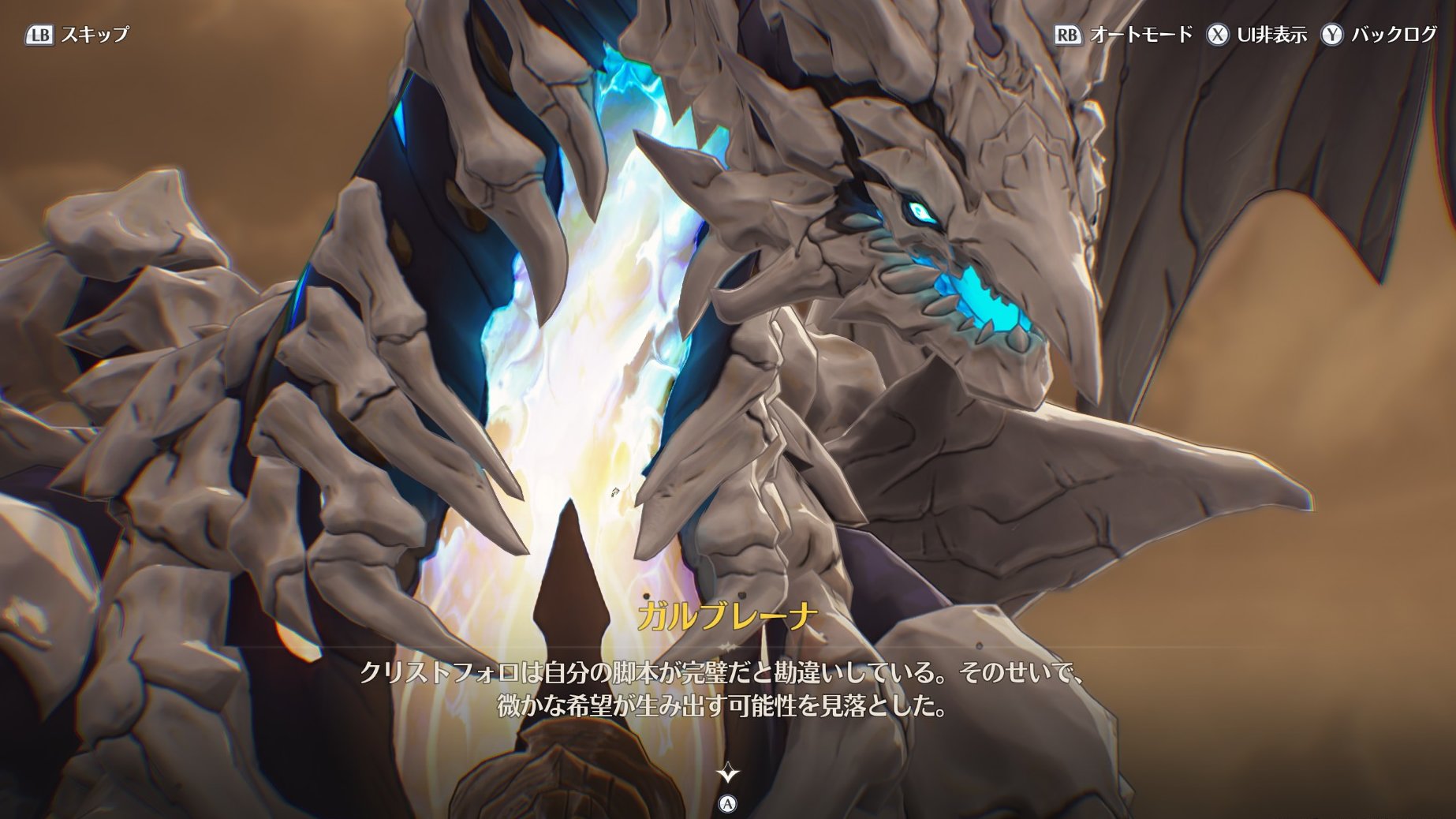Open the バックログ dialogue log
The image size is (1456, 819).
pos(1379,35)
